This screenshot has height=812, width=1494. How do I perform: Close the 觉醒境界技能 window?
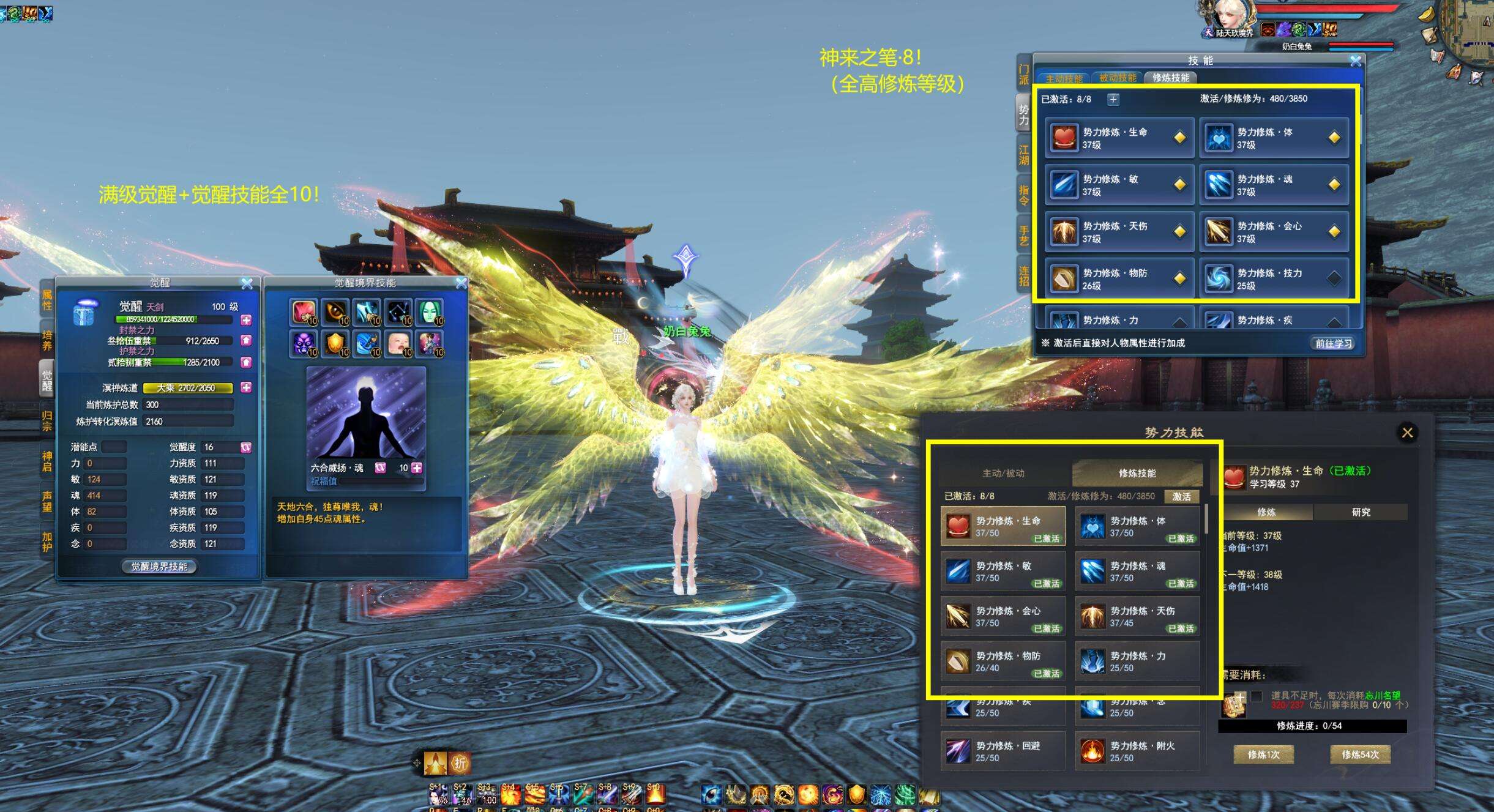461,283
